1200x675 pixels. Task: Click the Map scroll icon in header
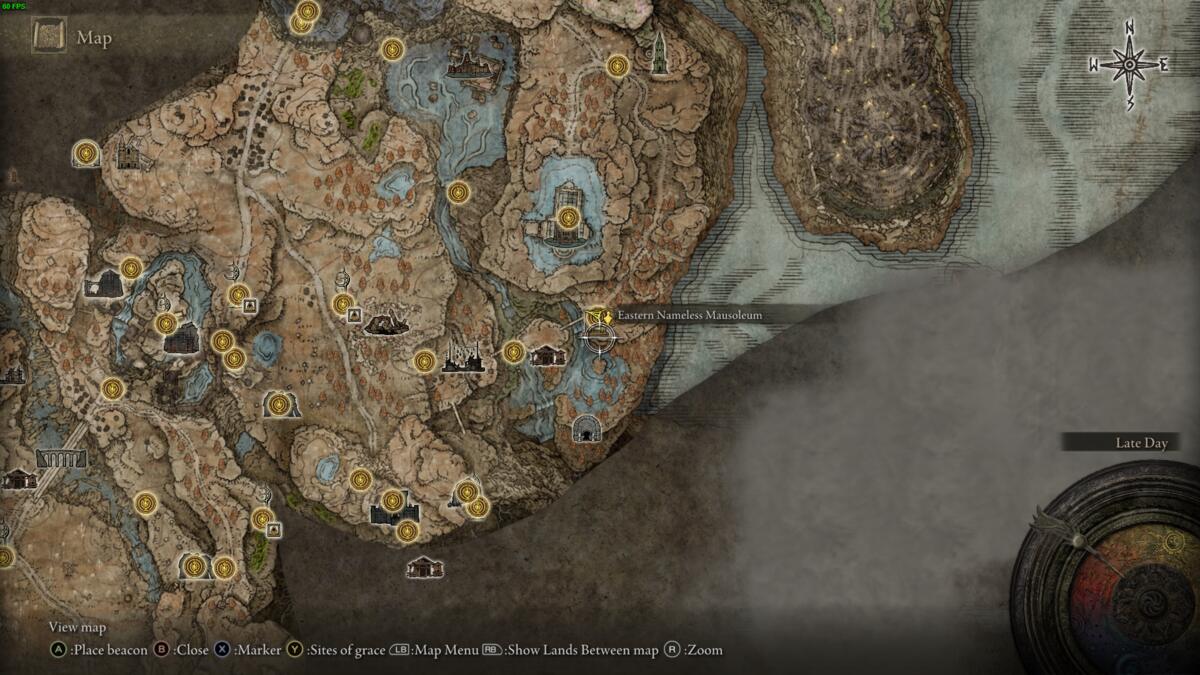tap(49, 37)
